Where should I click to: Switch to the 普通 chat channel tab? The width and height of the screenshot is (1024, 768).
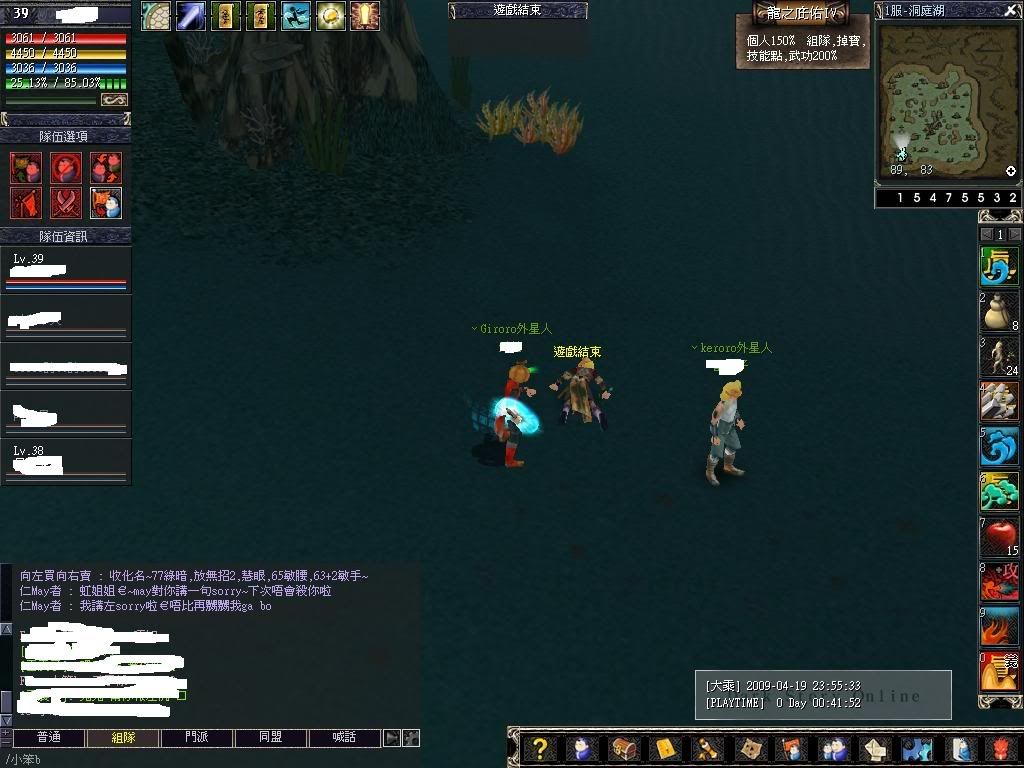tap(48, 738)
